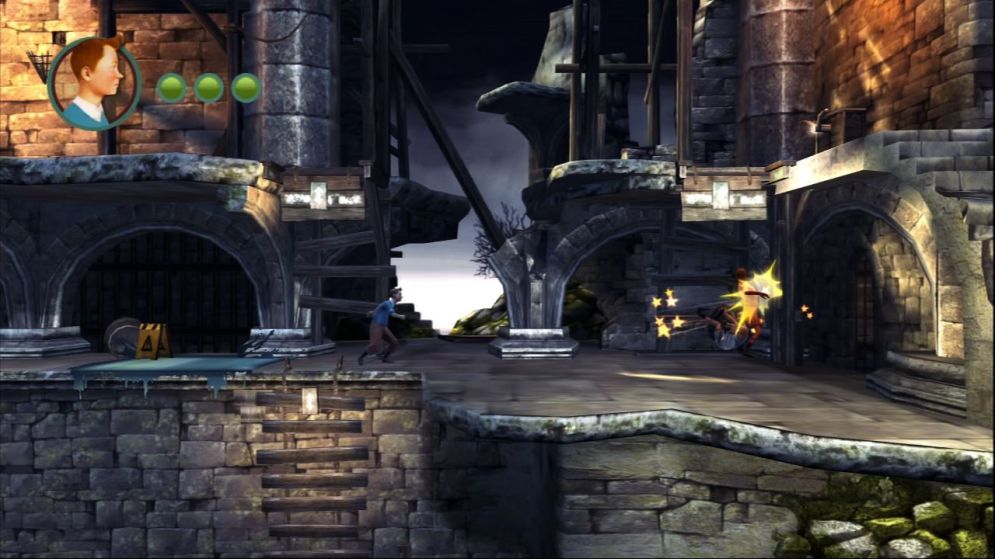Click the Tintin character portrait
The height and width of the screenshot is (559, 995).
(x=94, y=83)
